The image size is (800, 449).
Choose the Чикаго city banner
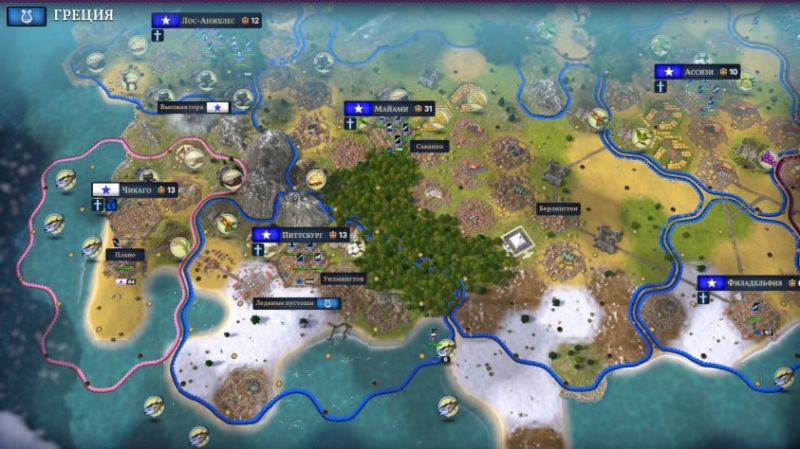click(135, 189)
